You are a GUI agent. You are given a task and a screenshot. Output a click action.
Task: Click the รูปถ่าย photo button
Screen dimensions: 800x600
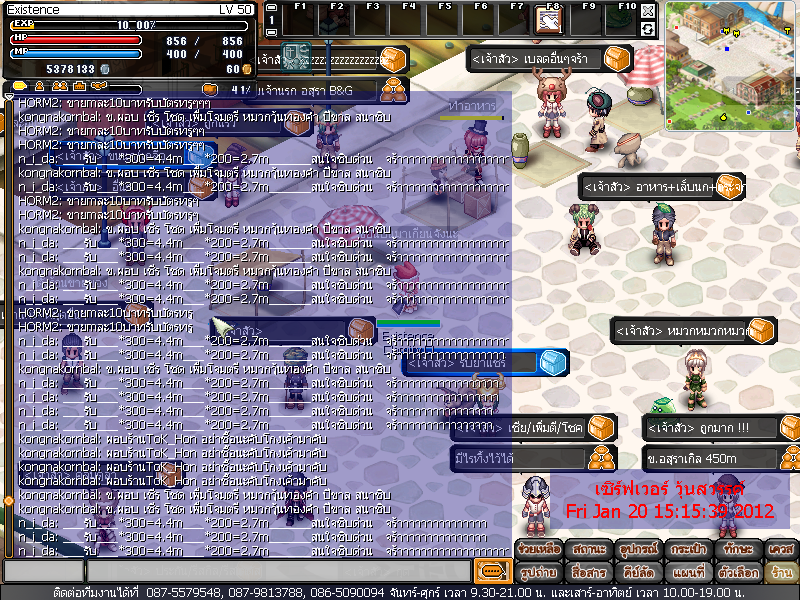(538, 573)
